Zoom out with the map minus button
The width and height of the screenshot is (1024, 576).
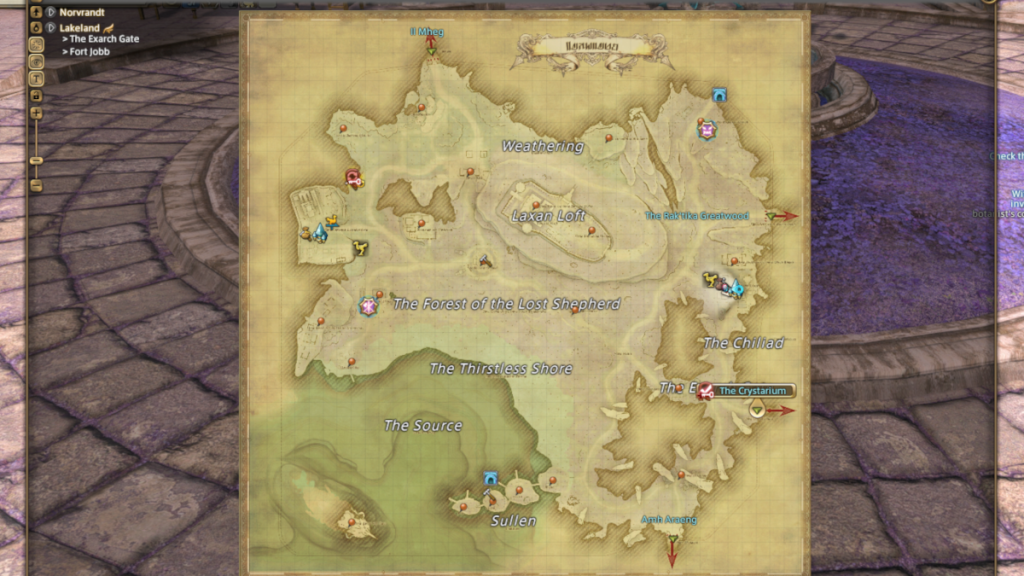(36, 186)
